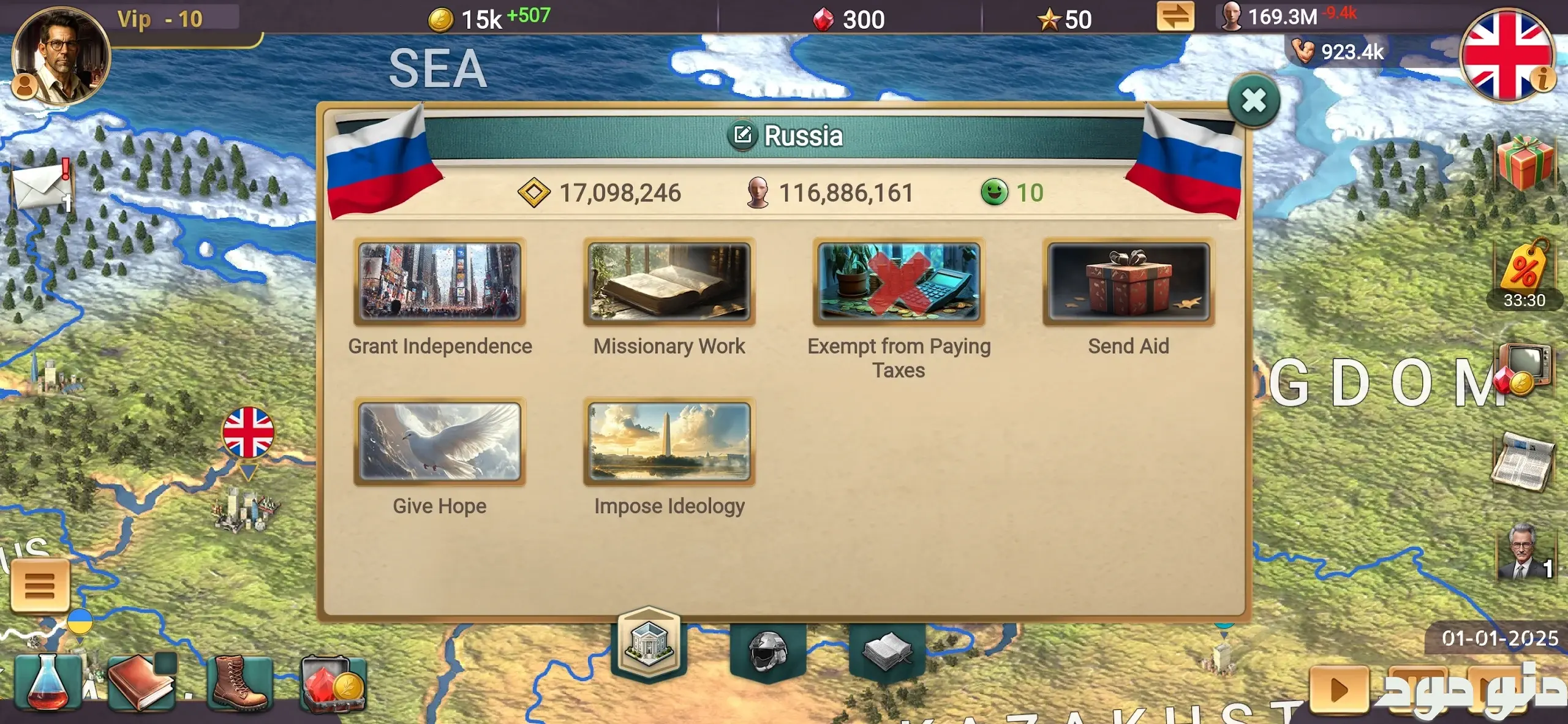The width and height of the screenshot is (1568, 724).
Task: Switch to the government building tab
Action: pos(649,644)
